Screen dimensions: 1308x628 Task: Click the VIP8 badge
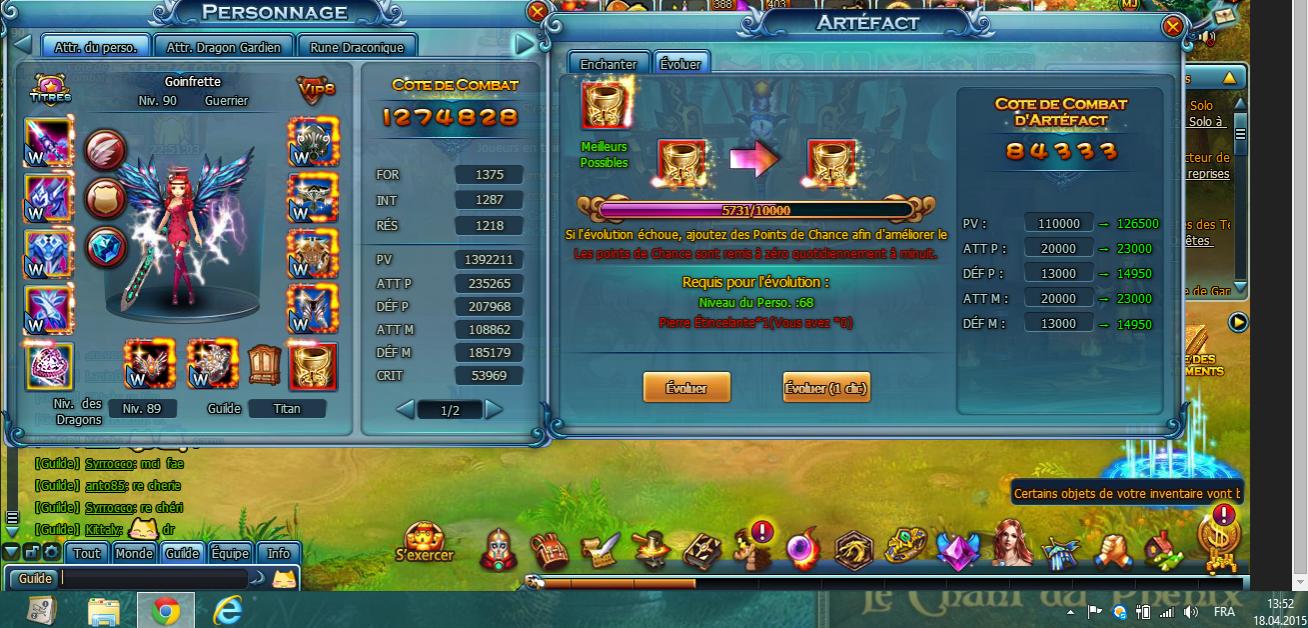pos(315,89)
